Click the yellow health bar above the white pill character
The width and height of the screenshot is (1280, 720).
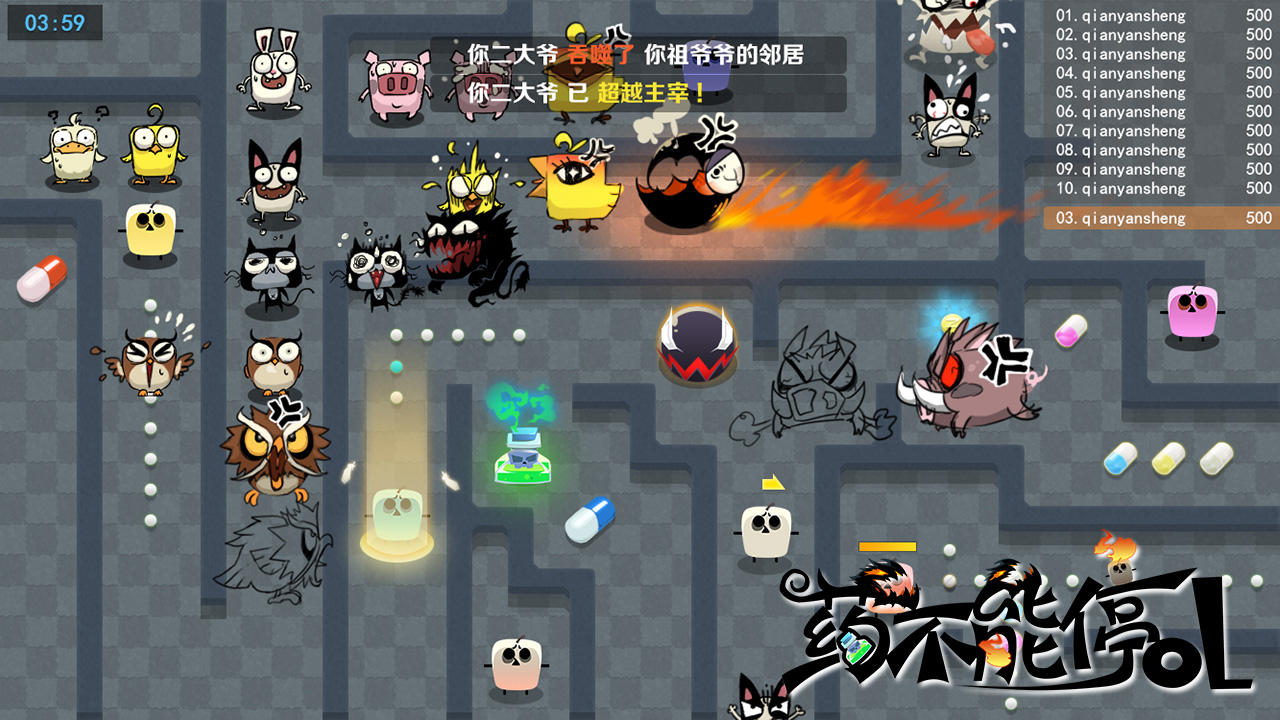pyautogui.click(x=885, y=548)
